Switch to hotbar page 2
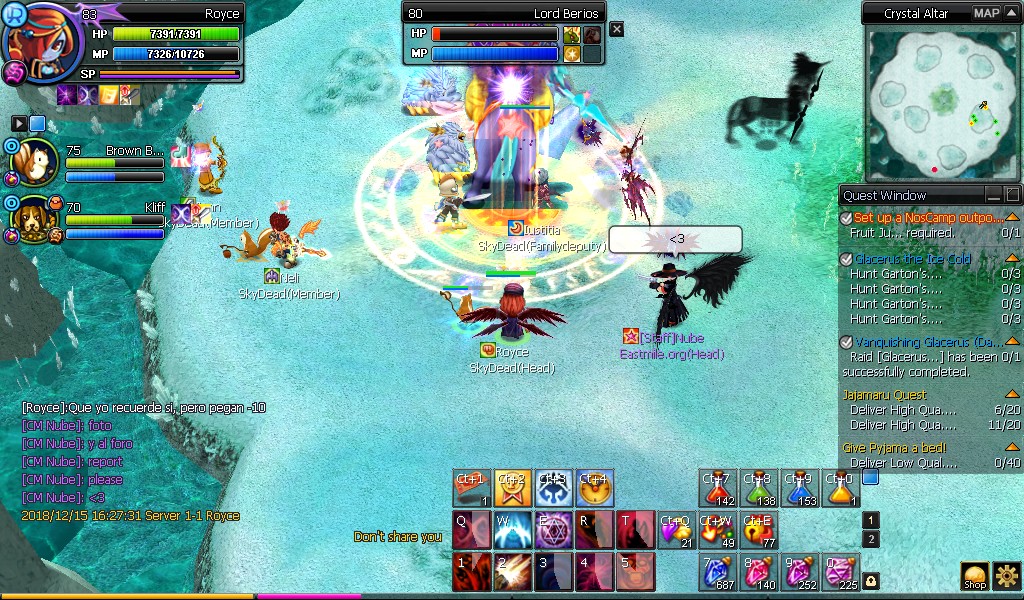Screen dimensions: 1024x600 [871, 540]
